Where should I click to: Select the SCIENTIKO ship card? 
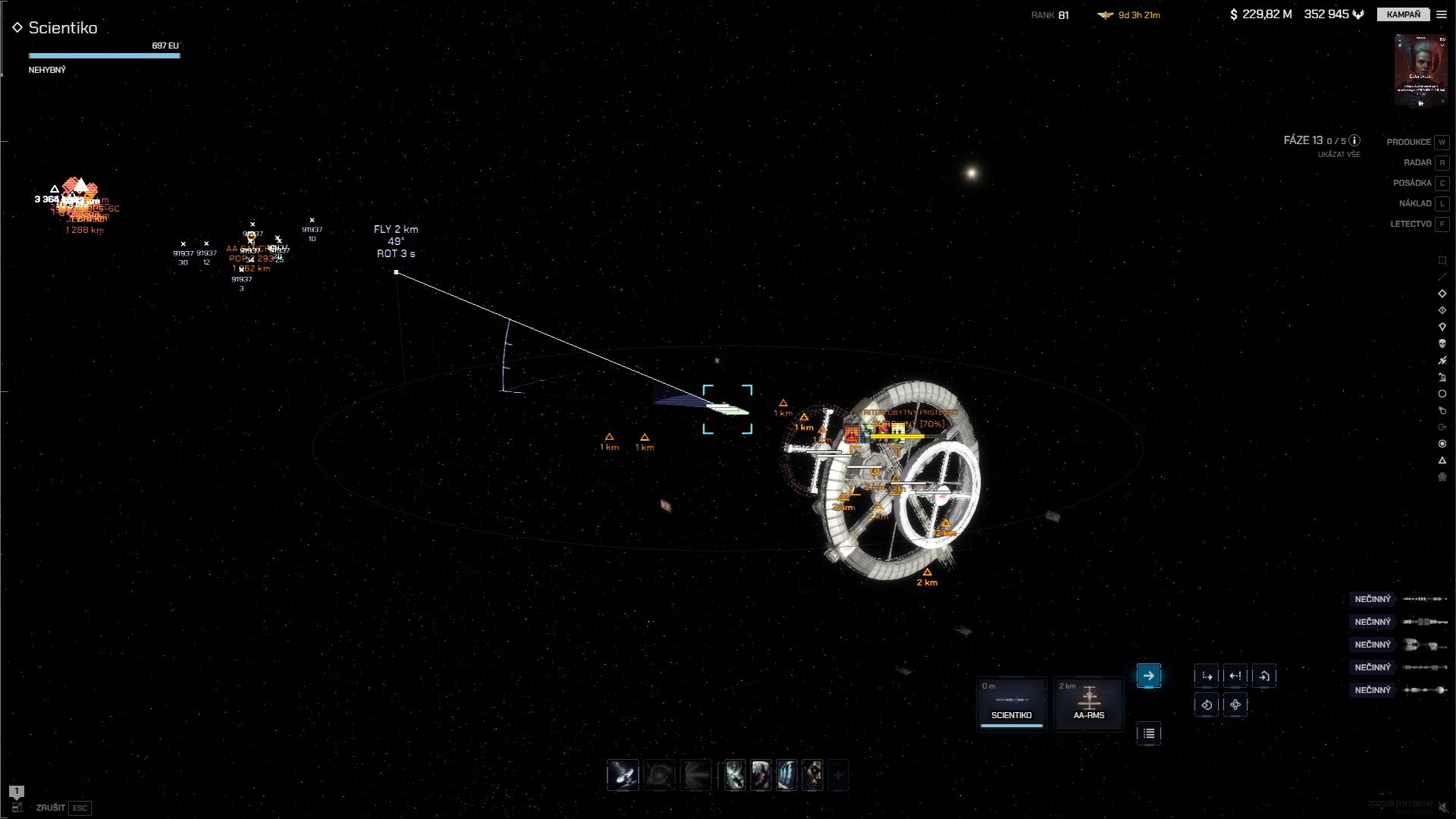pos(1011,704)
